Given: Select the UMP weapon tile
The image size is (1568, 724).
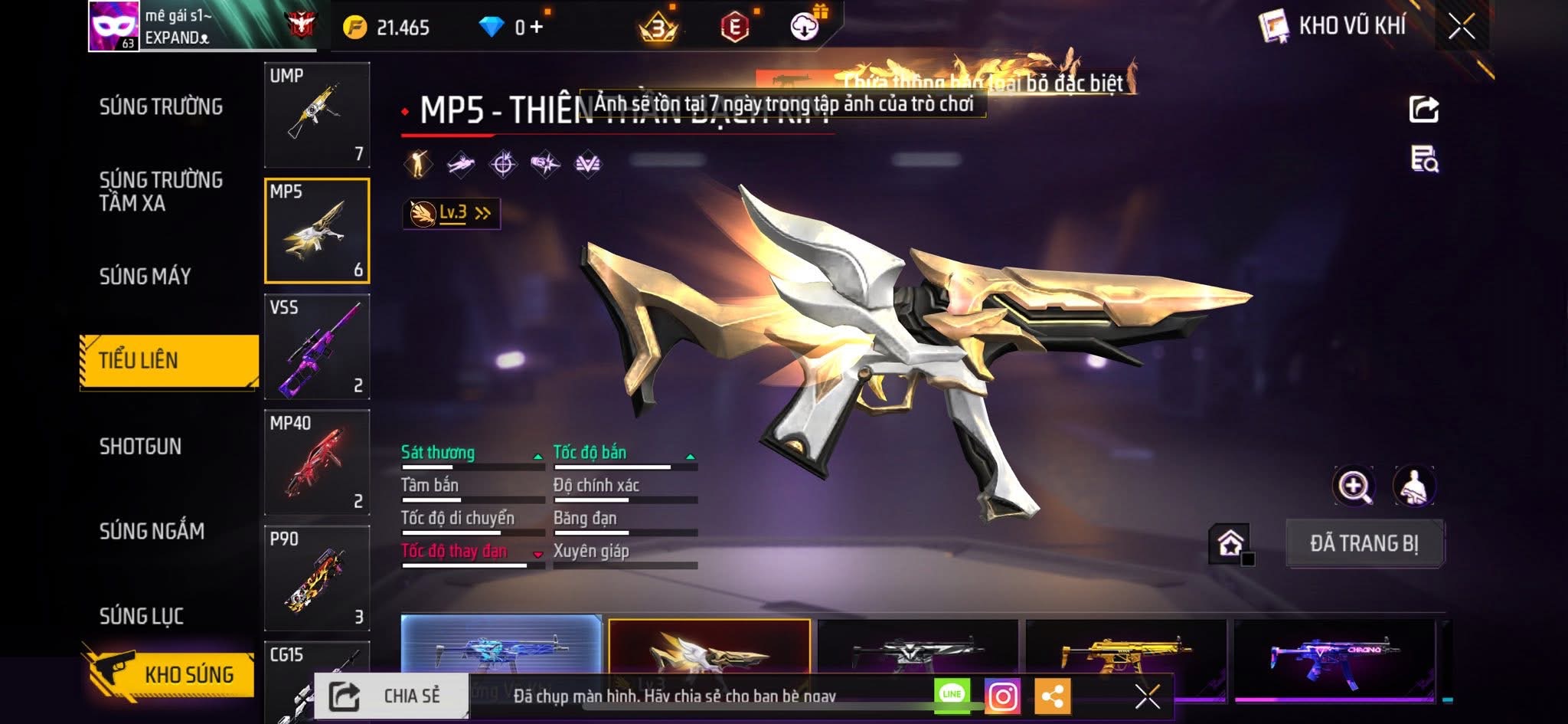Looking at the screenshot, I should click(x=317, y=115).
